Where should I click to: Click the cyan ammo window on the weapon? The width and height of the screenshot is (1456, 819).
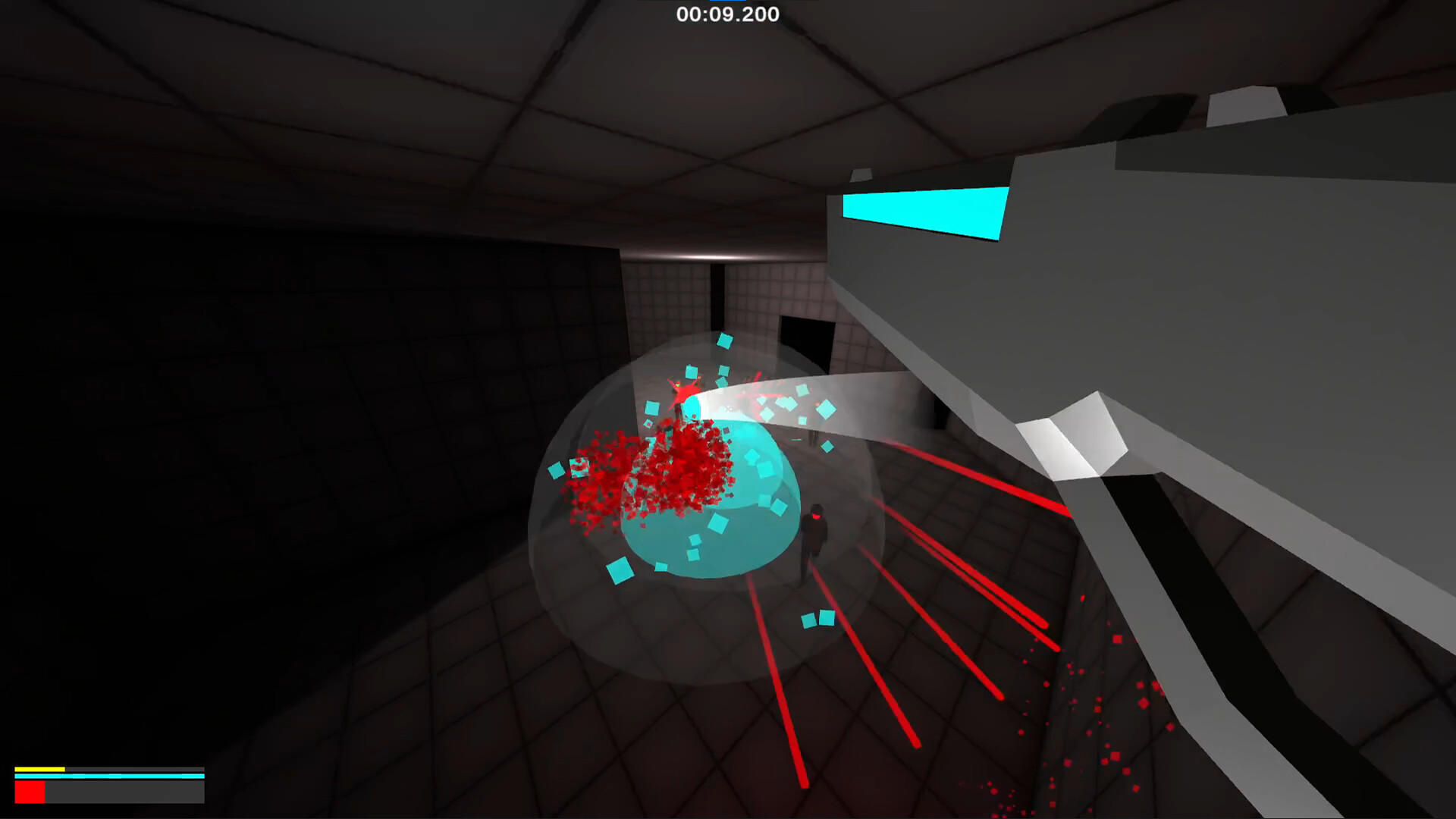[x=921, y=214]
